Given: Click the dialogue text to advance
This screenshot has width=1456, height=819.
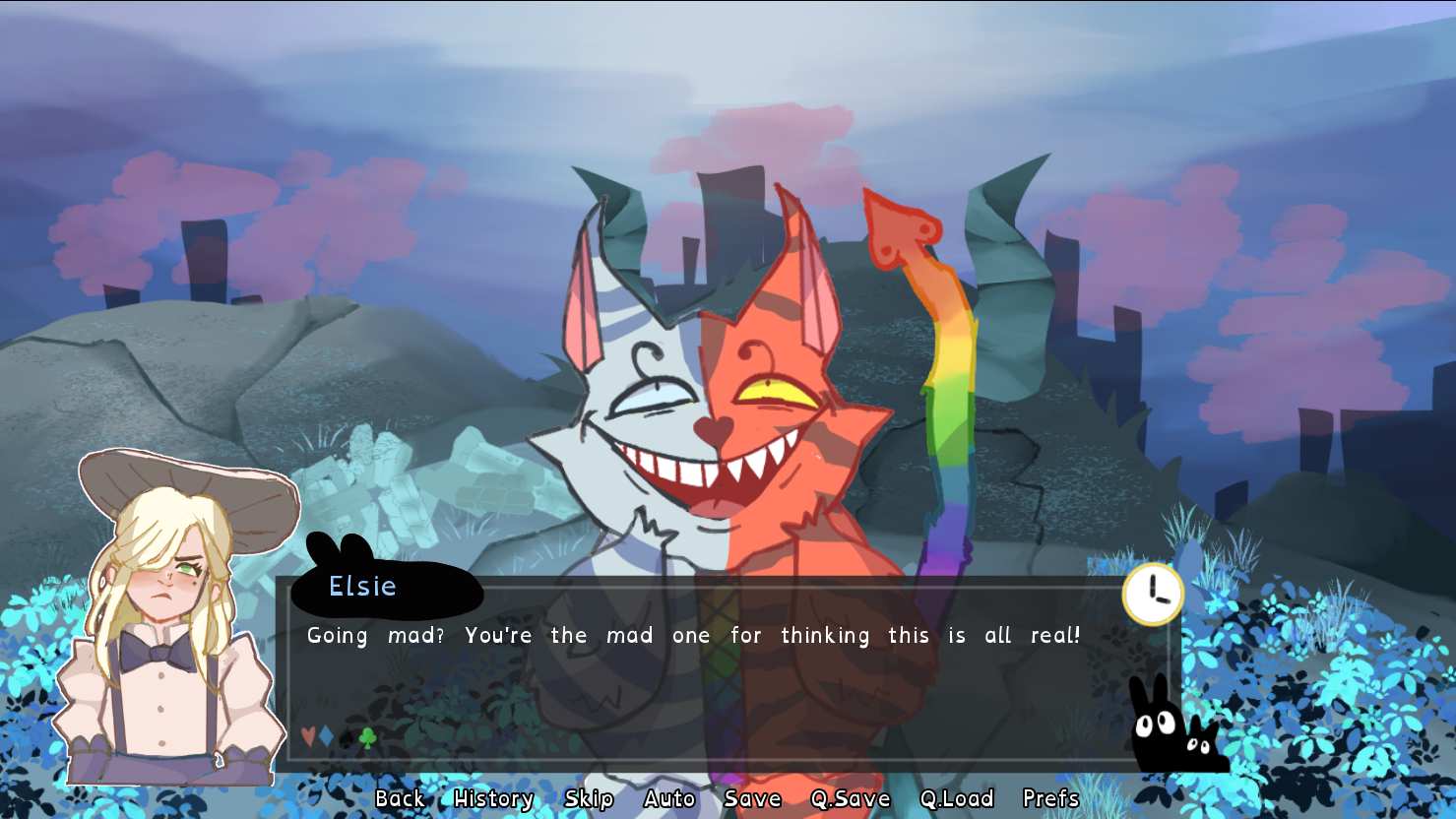Looking at the screenshot, I should 689,636.
